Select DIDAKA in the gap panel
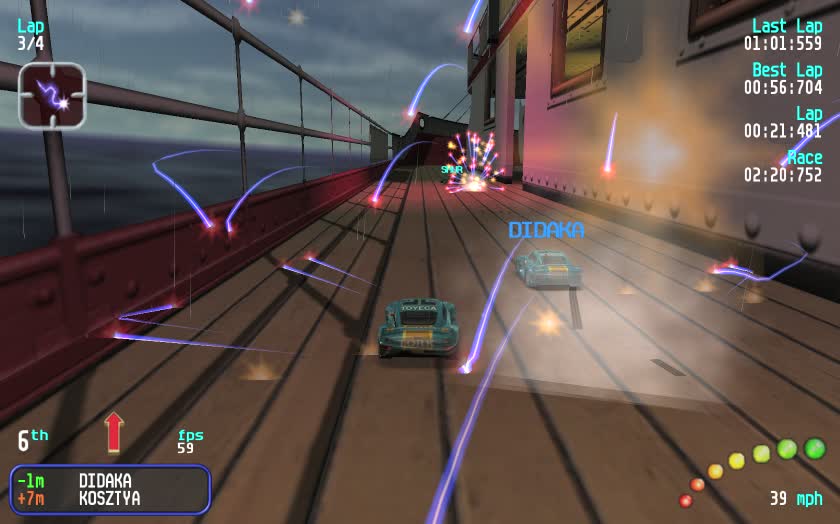The width and height of the screenshot is (840, 524). point(105,481)
